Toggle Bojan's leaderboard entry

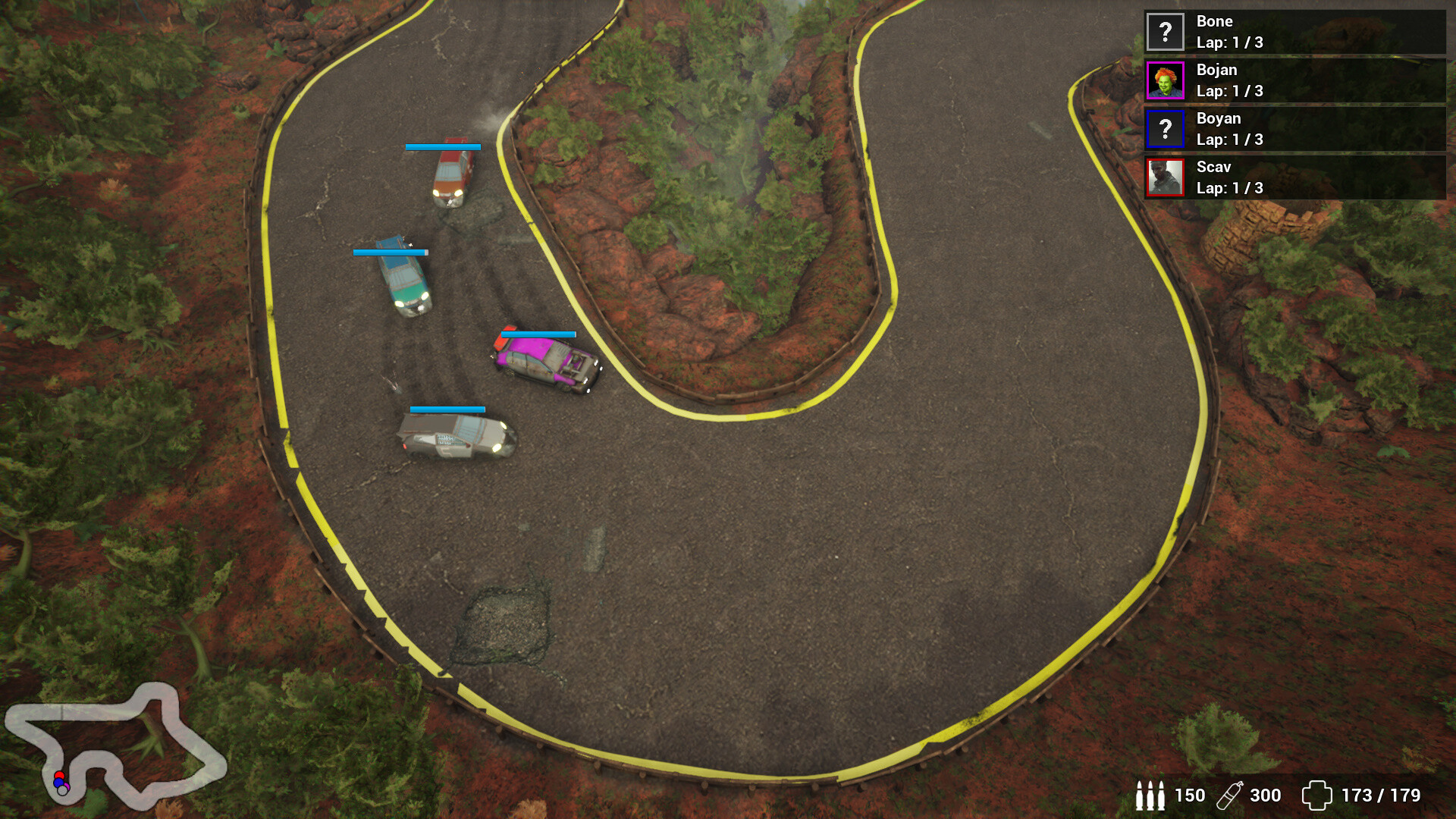(x=1289, y=81)
